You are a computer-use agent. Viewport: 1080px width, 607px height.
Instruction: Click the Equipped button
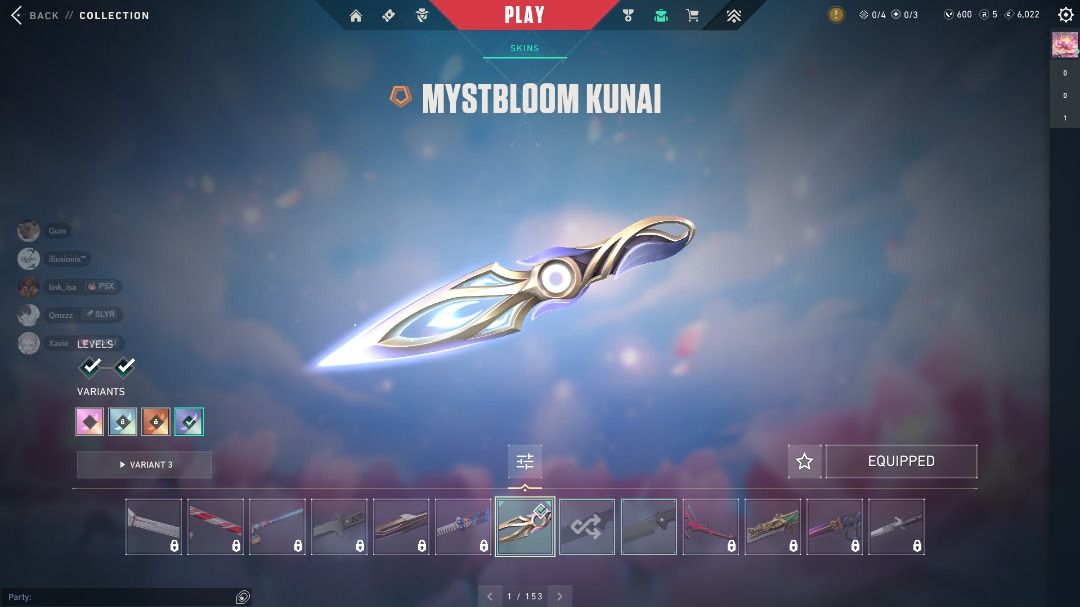(x=901, y=461)
